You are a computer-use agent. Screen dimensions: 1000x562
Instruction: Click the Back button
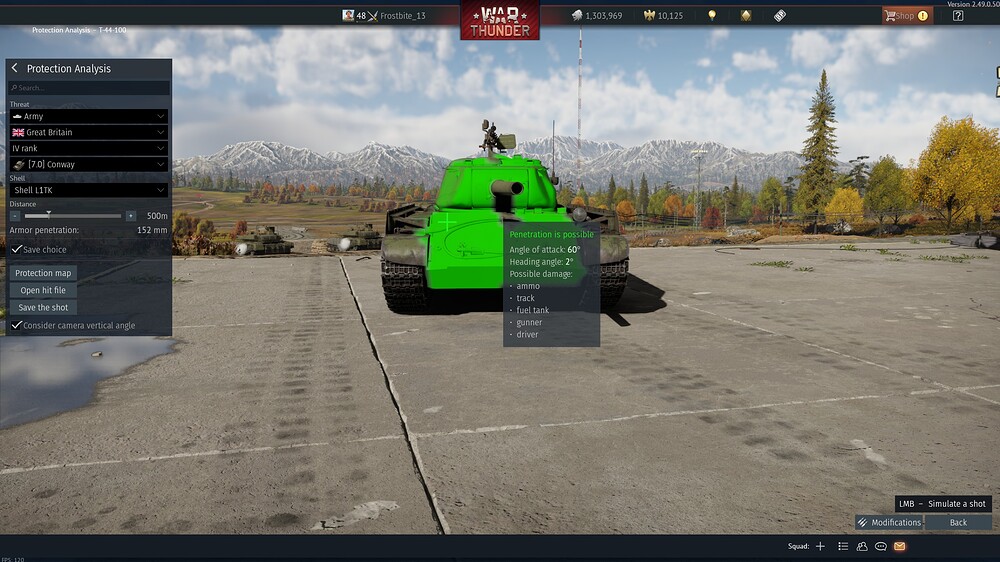click(x=958, y=522)
